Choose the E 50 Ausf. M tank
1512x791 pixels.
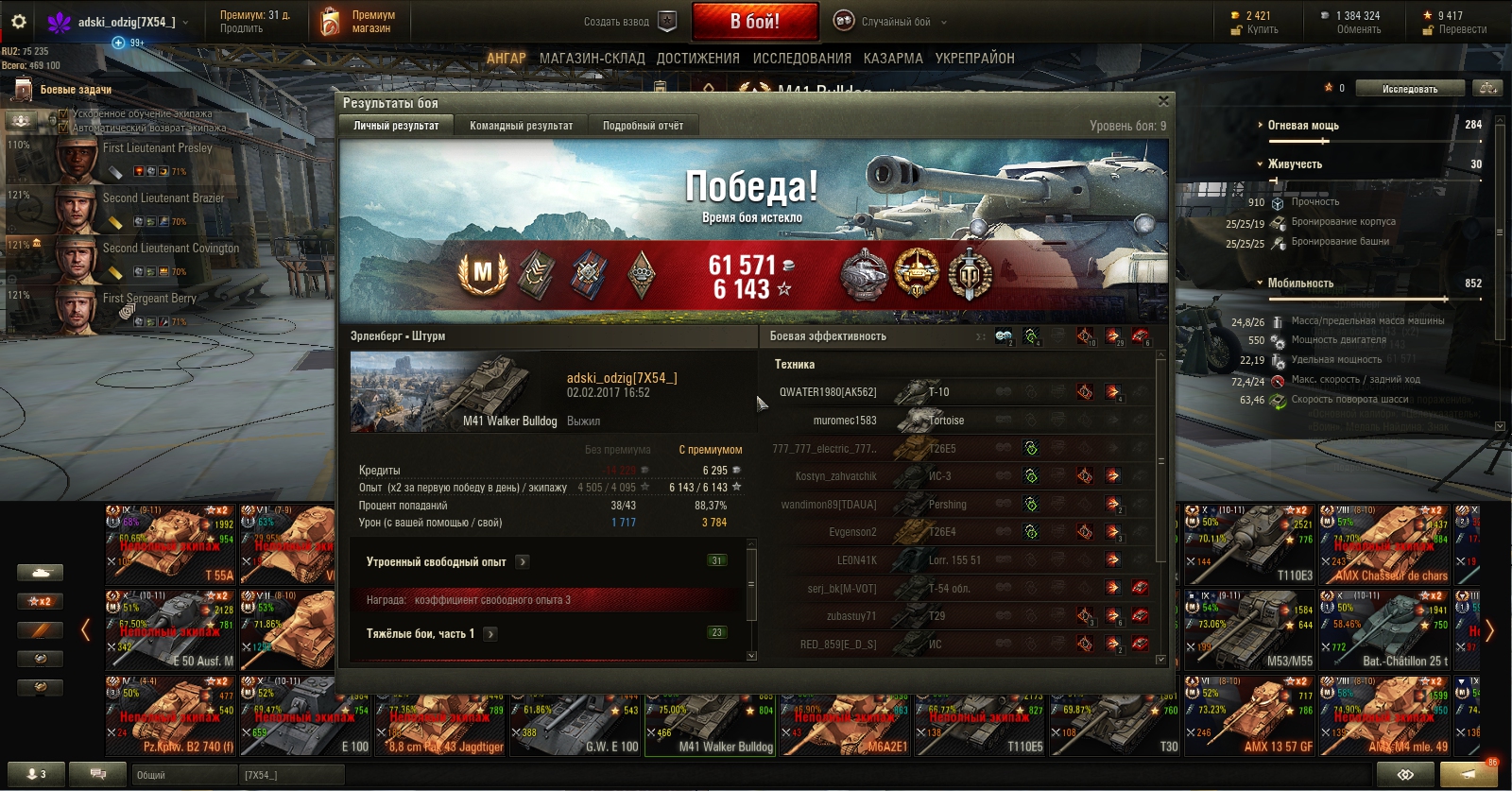pyautogui.click(x=171, y=629)
